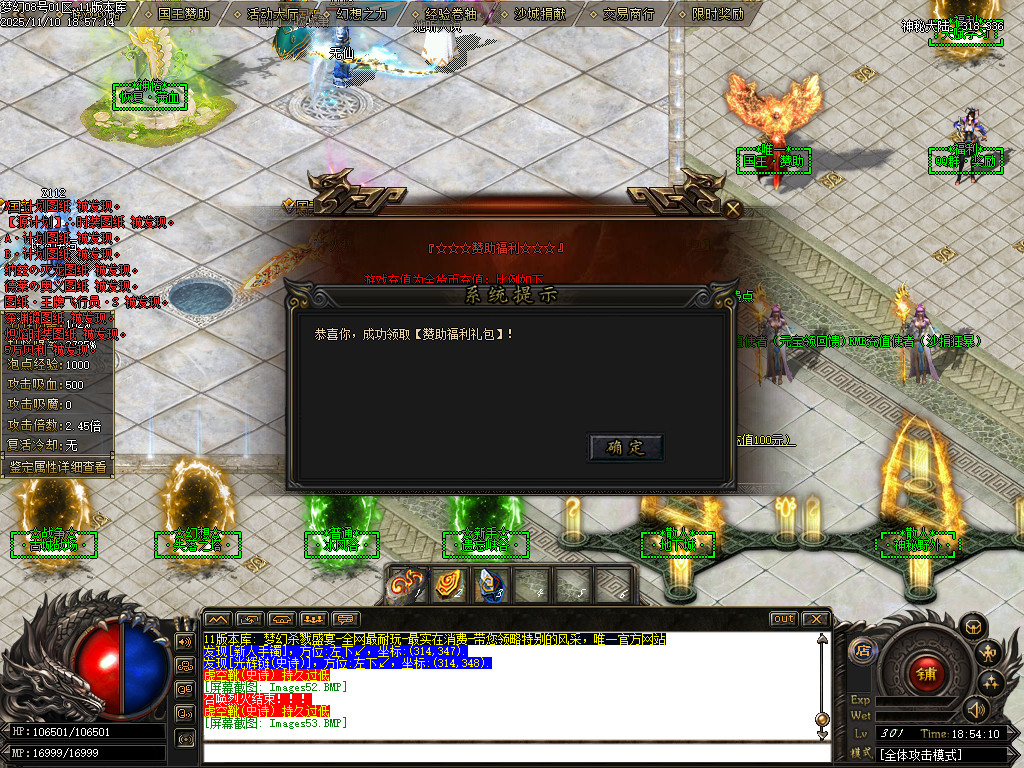Confirm the system prompt with 确定
The height and width of the screenshot is (768, 1024).
(626, 447)
